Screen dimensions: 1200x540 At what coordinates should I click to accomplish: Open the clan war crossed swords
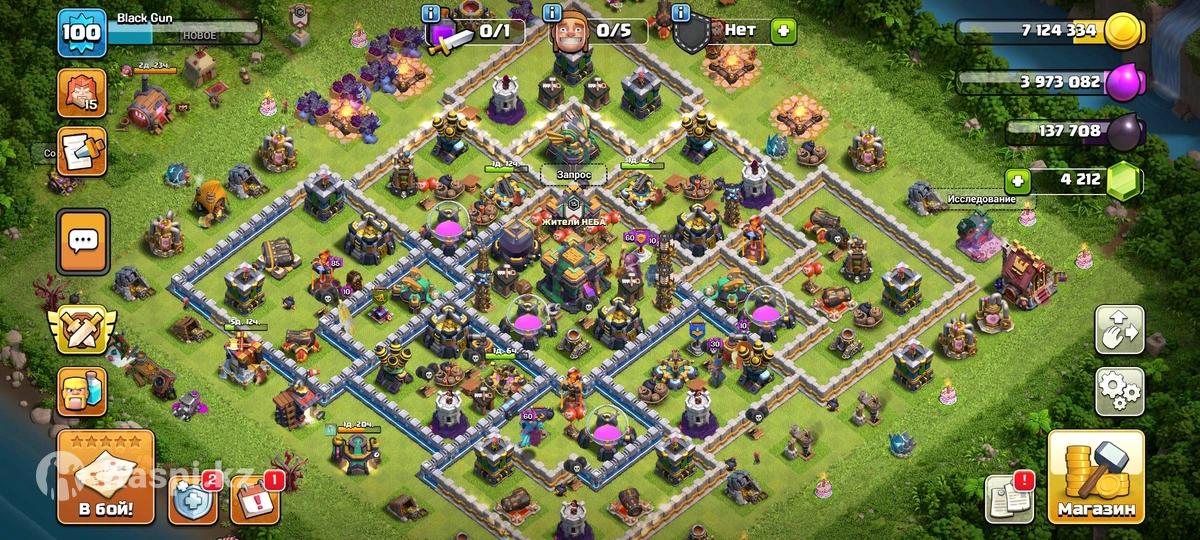(82, 329)
